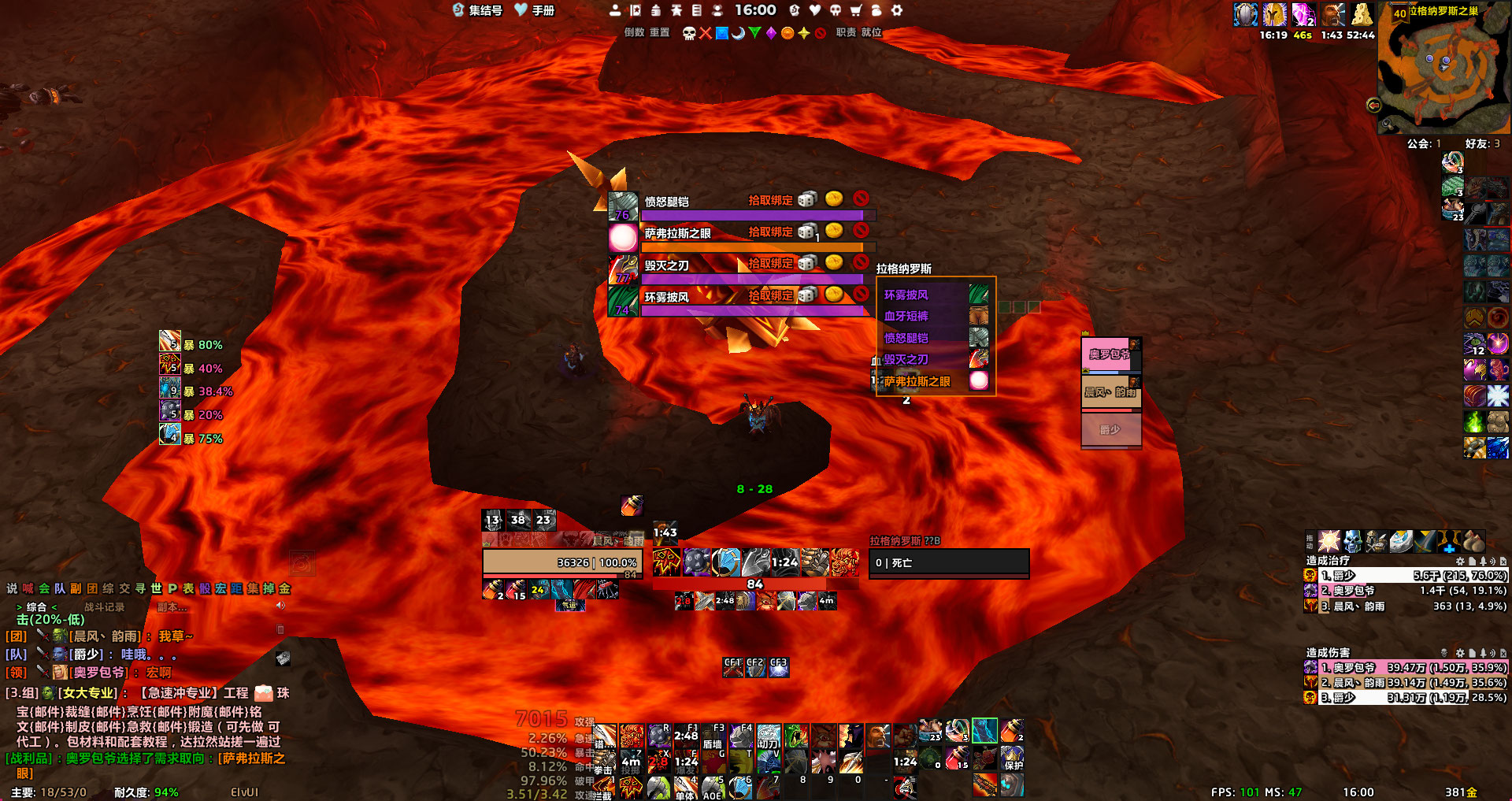Start the 倒数 countdown
Viewport: 1512px width, 801px height.
coord(634,32)
